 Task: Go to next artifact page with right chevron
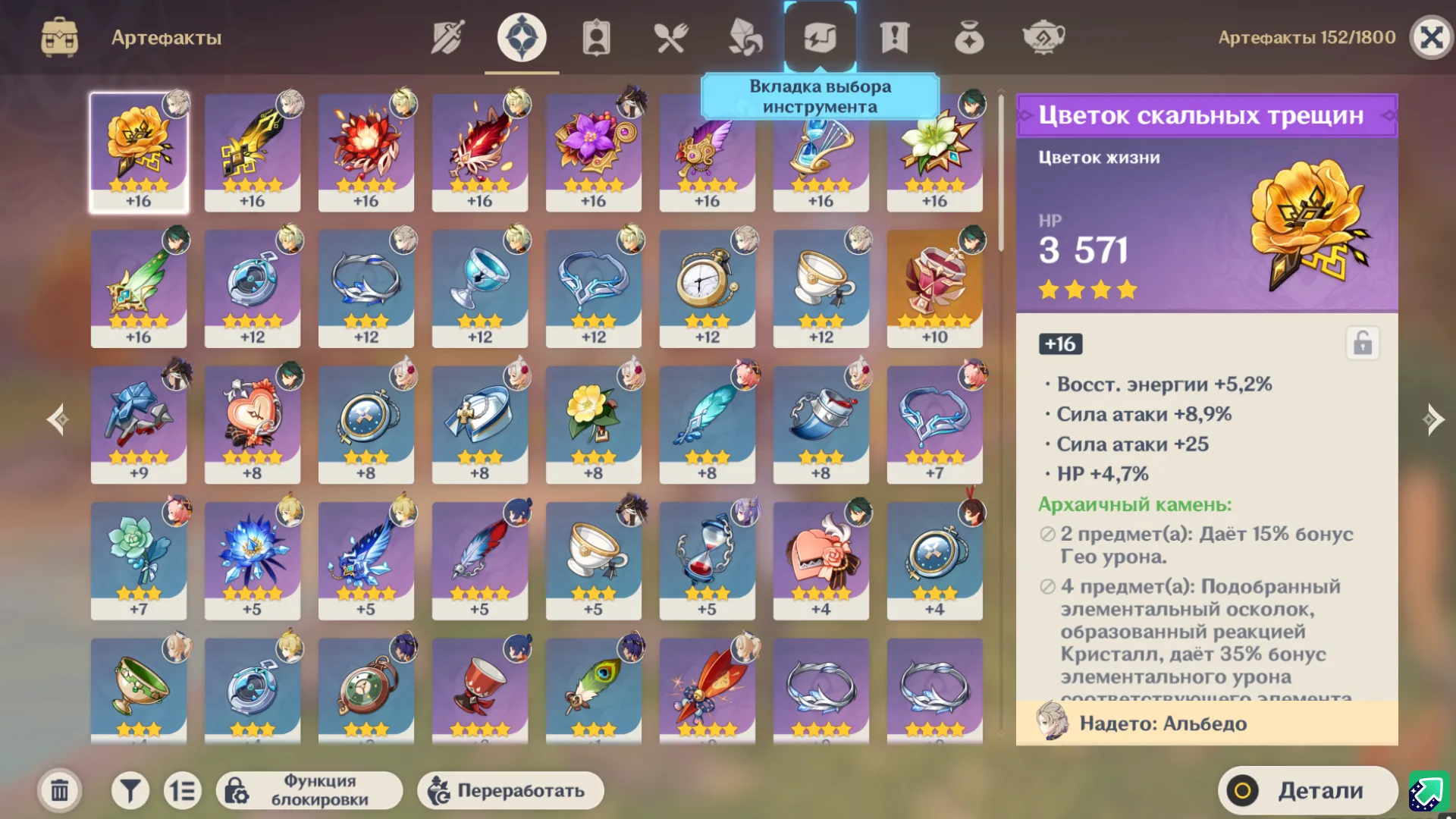click(x=1432, y=419)
